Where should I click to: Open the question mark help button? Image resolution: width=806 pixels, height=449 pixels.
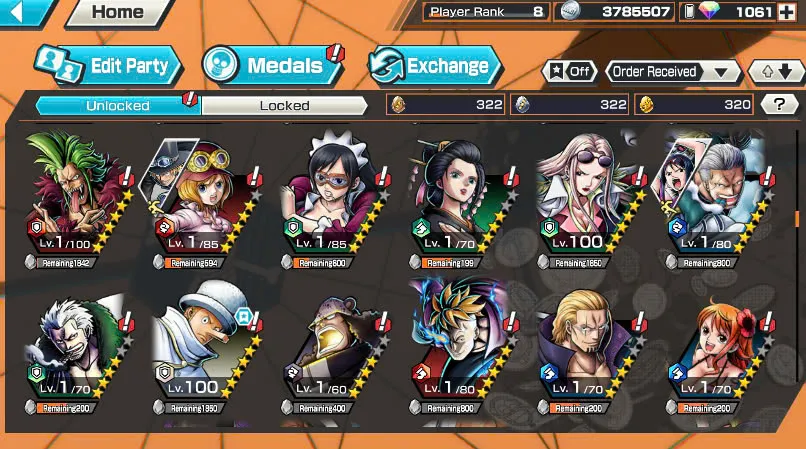[777, 103]
